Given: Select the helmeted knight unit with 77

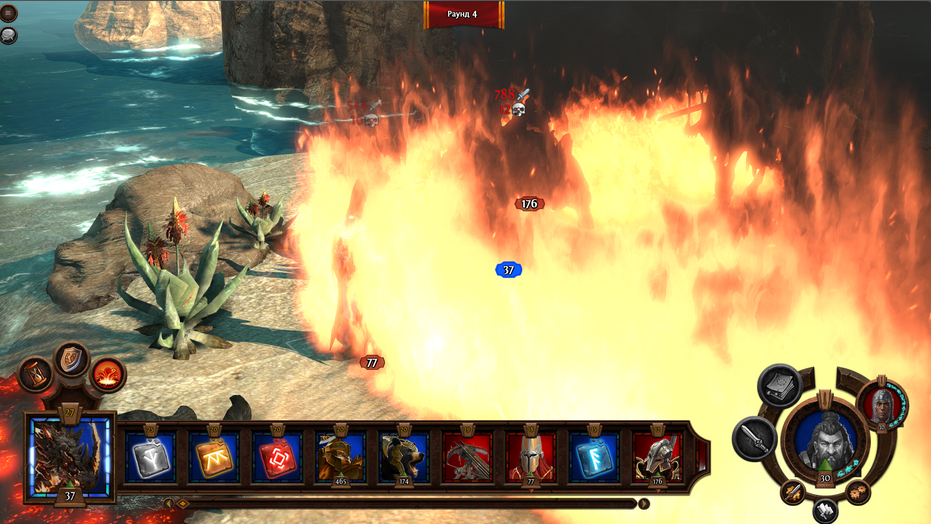Looking at the screenshot, I should [531, 457].
